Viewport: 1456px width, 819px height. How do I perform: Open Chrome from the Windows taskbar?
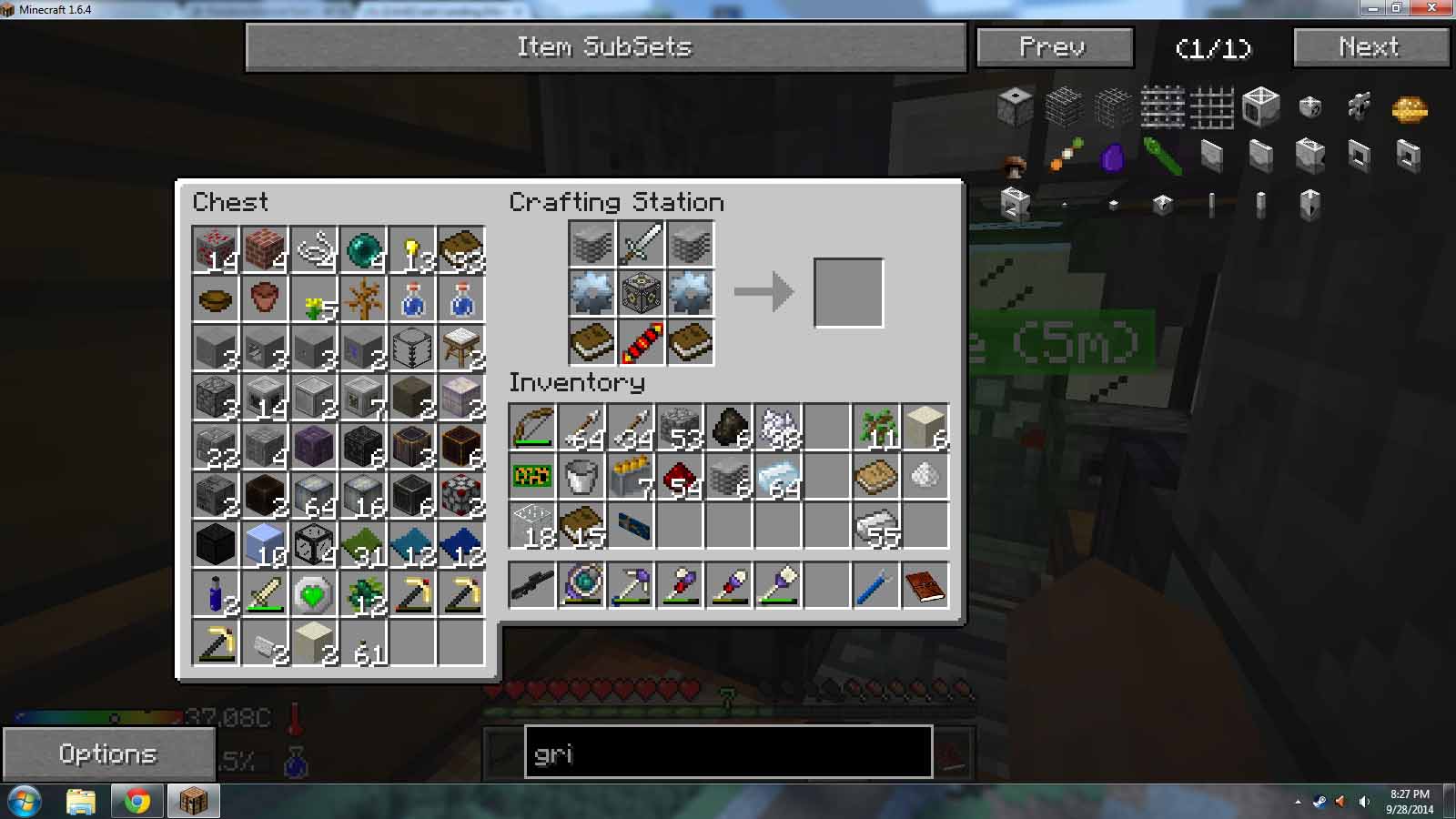click(137, 801)
